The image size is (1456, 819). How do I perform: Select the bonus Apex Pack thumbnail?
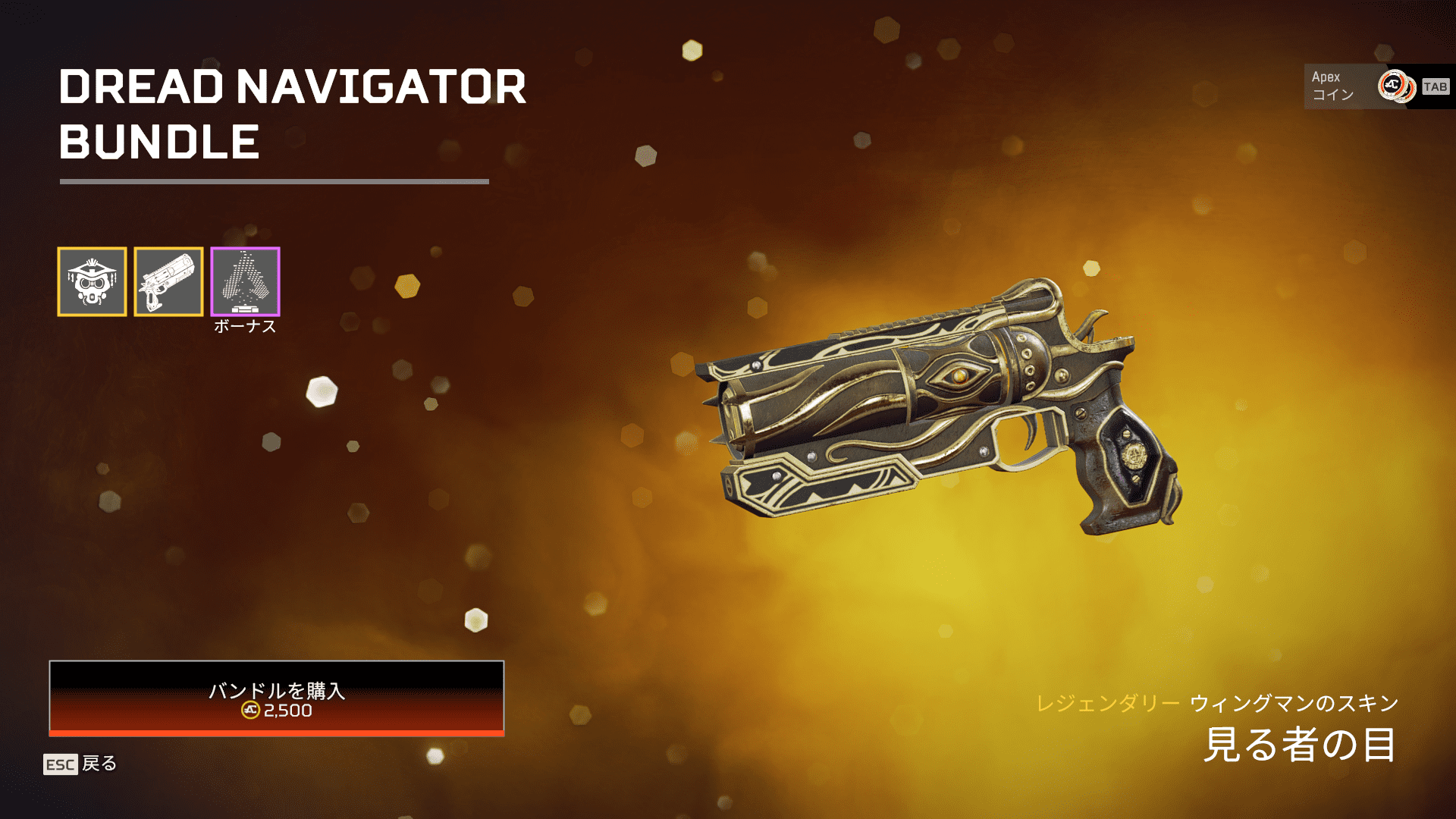coord(245,281)
